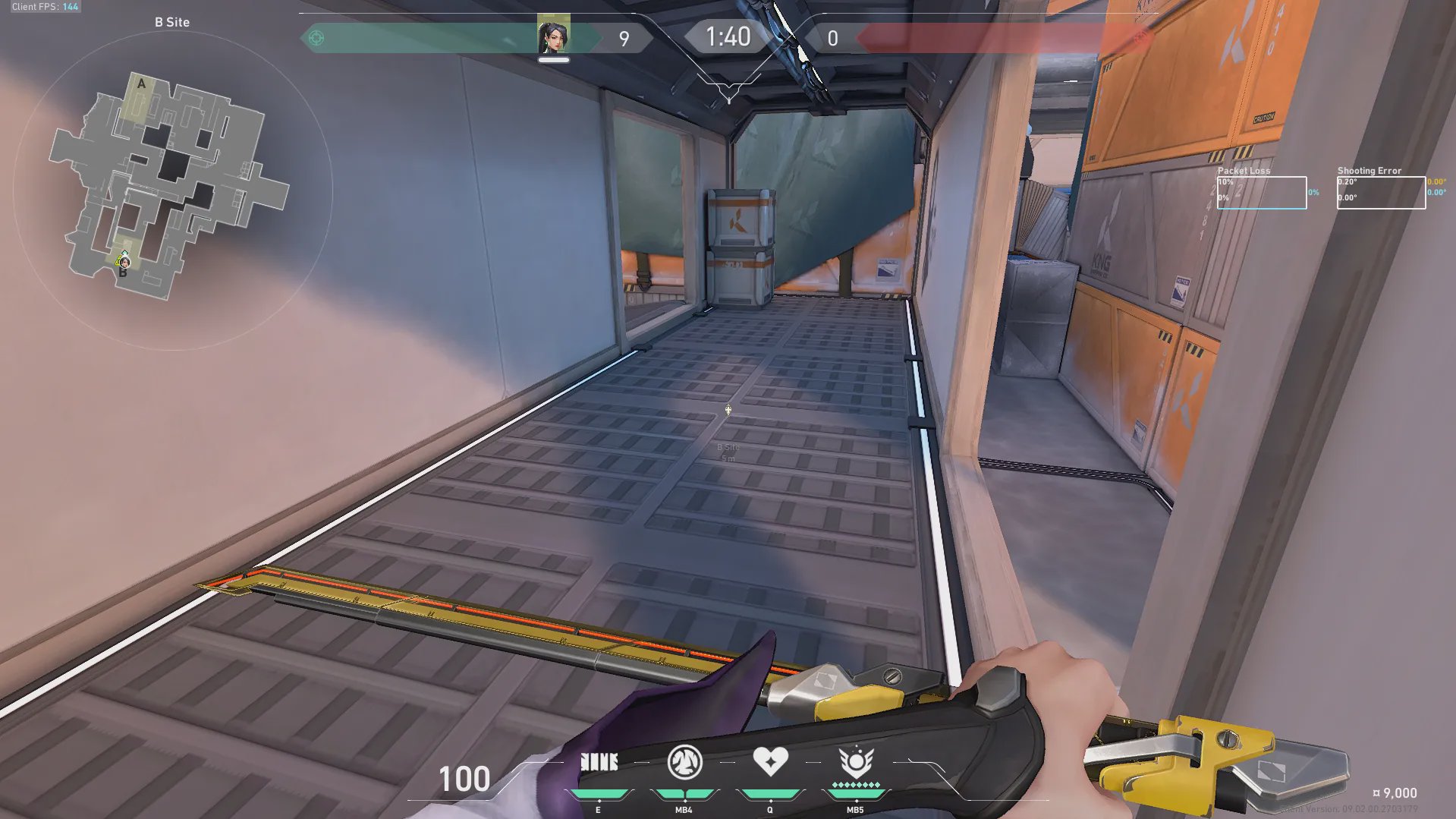1456x819 pixels.
Task: Select the Sage agent portrait in top bar
Action: pyautogui.click(x=553, y=36)
